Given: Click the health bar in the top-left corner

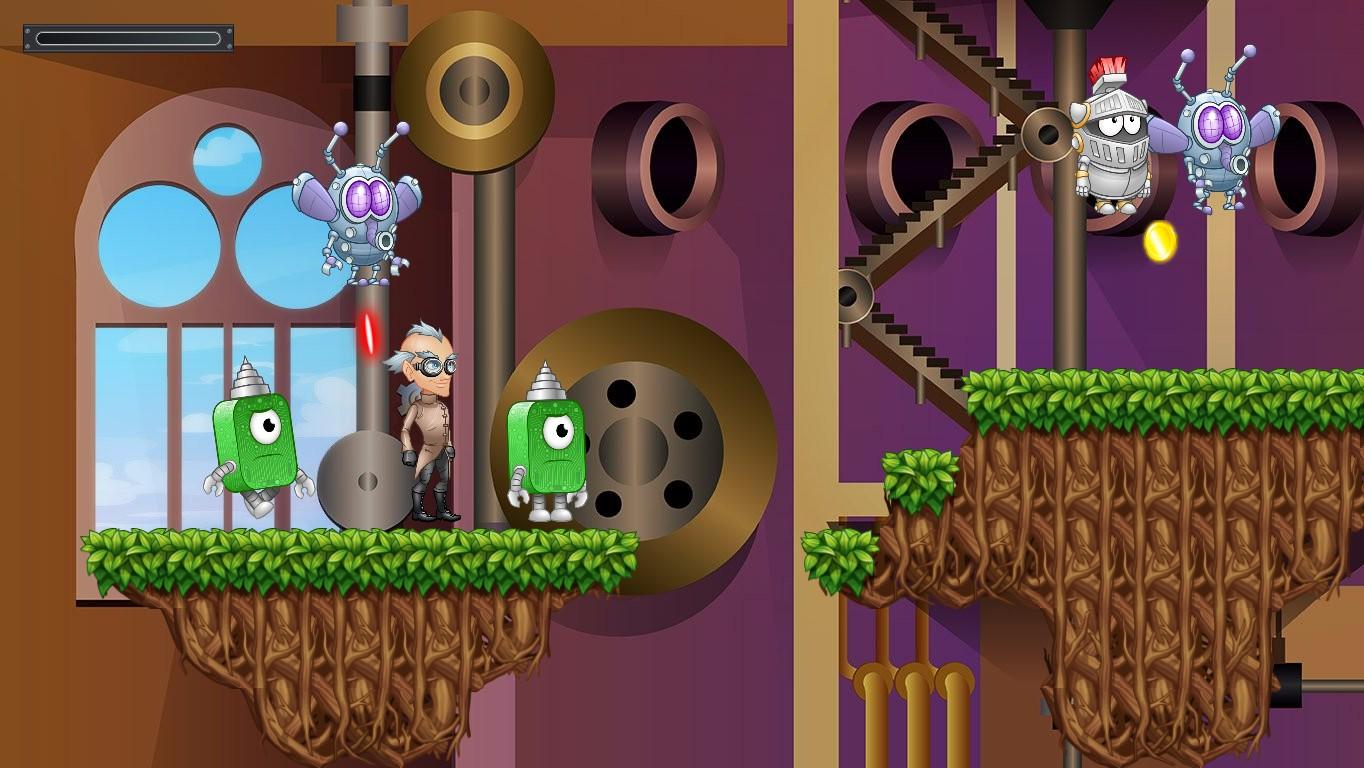Looking at the screenshot, I should (128, 36).
